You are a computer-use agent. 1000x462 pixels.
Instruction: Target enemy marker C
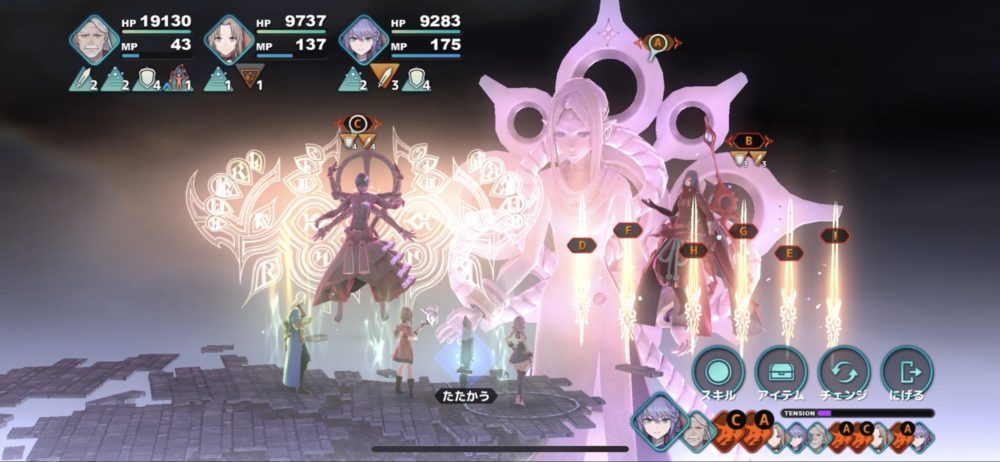[x=358, y=123]
